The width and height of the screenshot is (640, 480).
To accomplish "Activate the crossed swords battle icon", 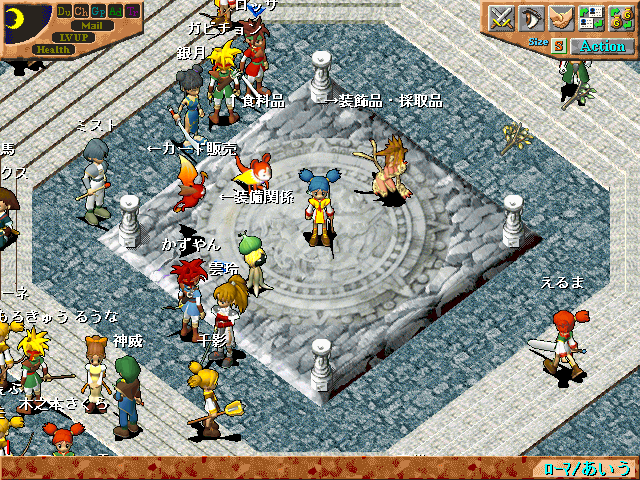I will (501, 17).
